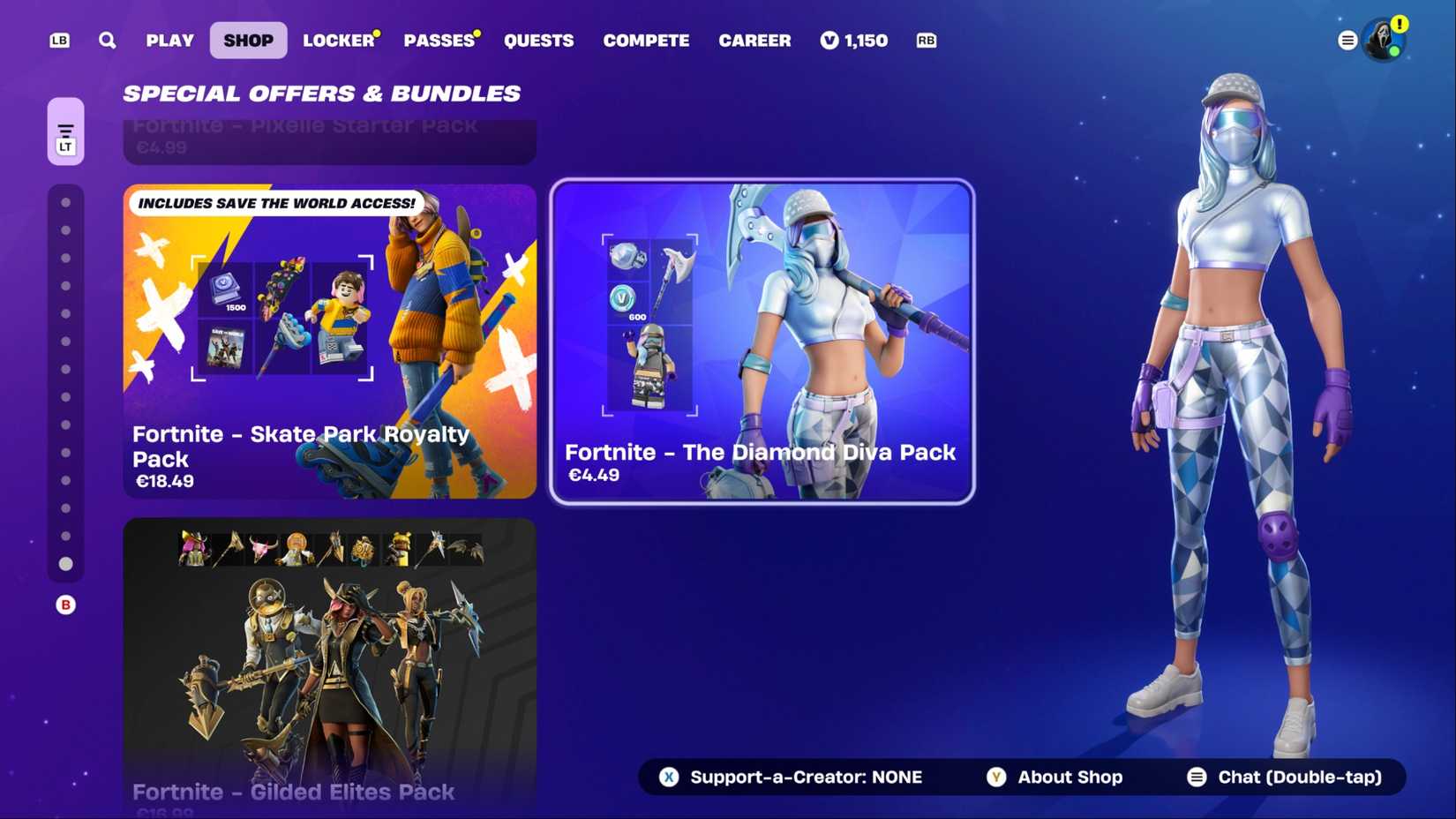Open the search with the magnifier icon
This screenshot has height=819, width=1456.
pyautogui.click(x=107, y=40)
